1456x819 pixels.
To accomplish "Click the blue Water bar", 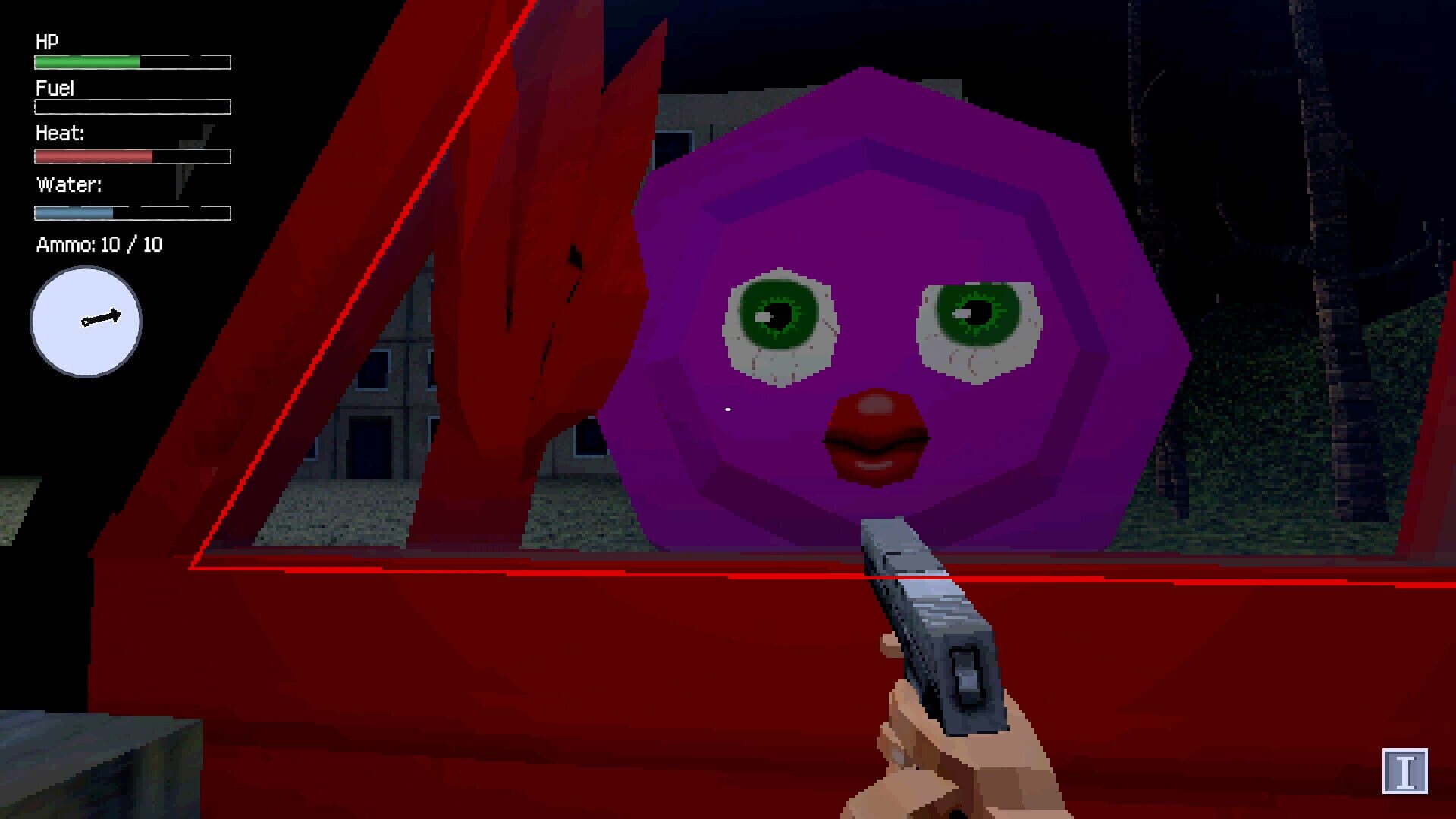I will point(72,212).
